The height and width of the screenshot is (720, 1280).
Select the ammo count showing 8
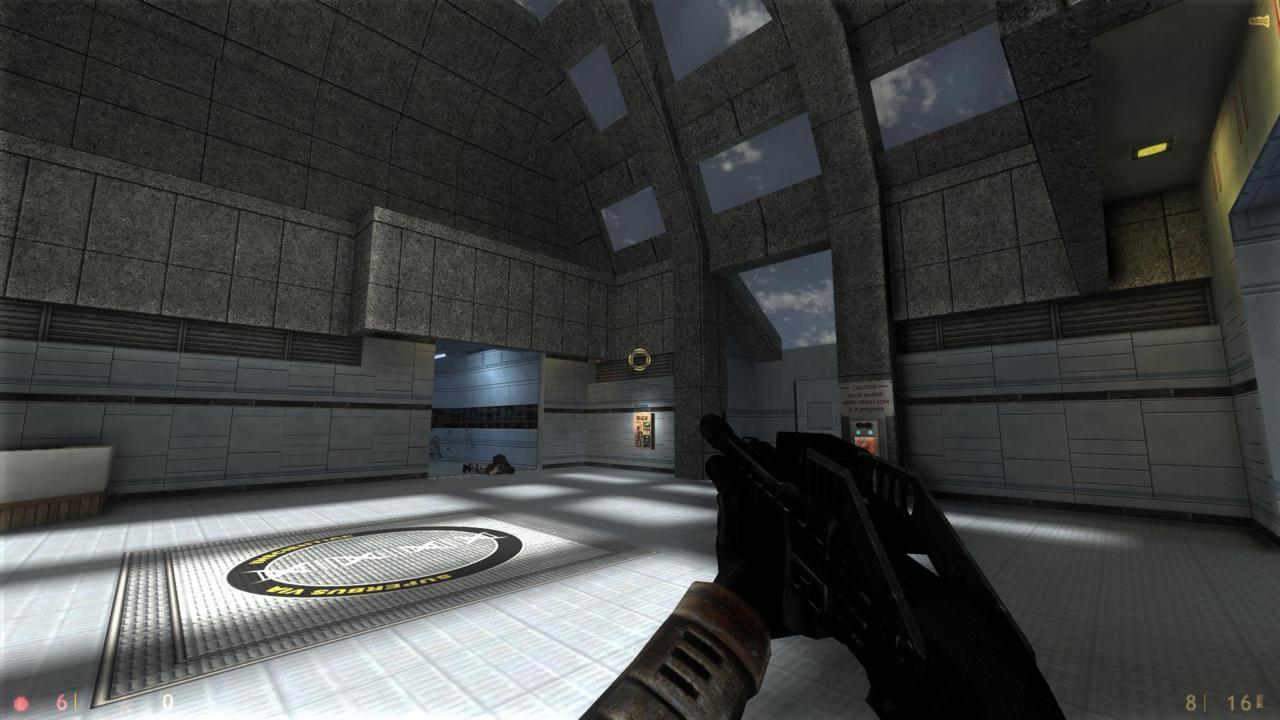pos(1190,703)
